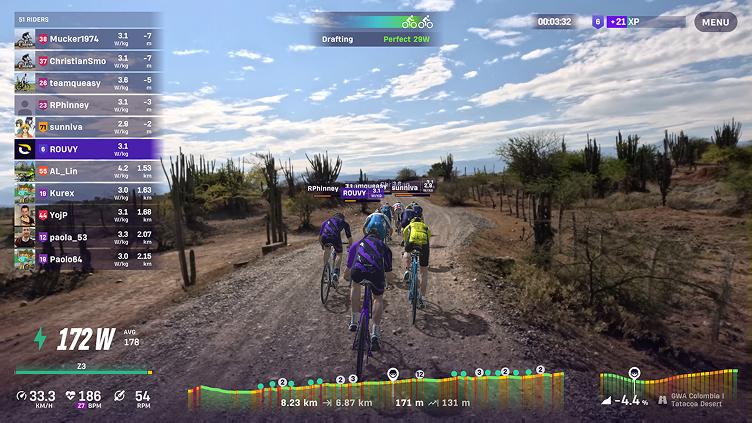Image resolution: width=752 pixels, height=423 pixels.
Task: Choose AL_Lin in the rider list
Action: tap(88, 171)
